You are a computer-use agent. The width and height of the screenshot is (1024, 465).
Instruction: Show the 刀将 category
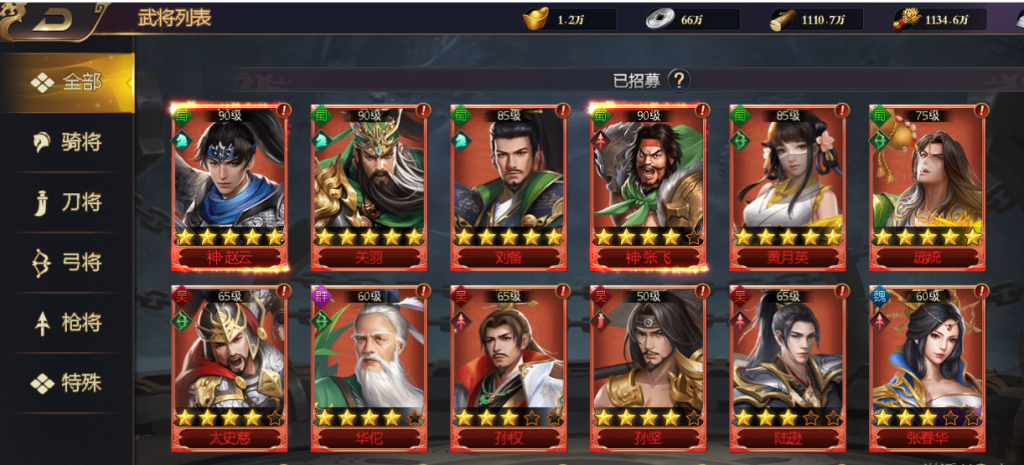pyautogui.click(x=66, y=202)
